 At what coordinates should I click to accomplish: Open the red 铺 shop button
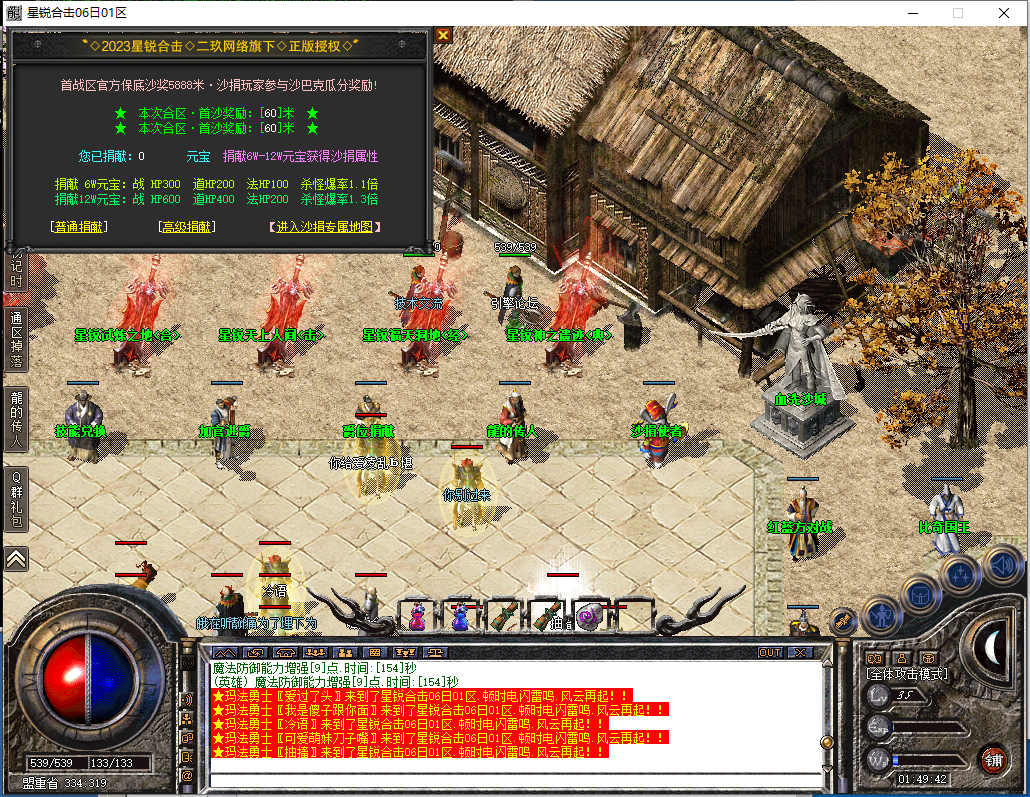pos(993,758)
